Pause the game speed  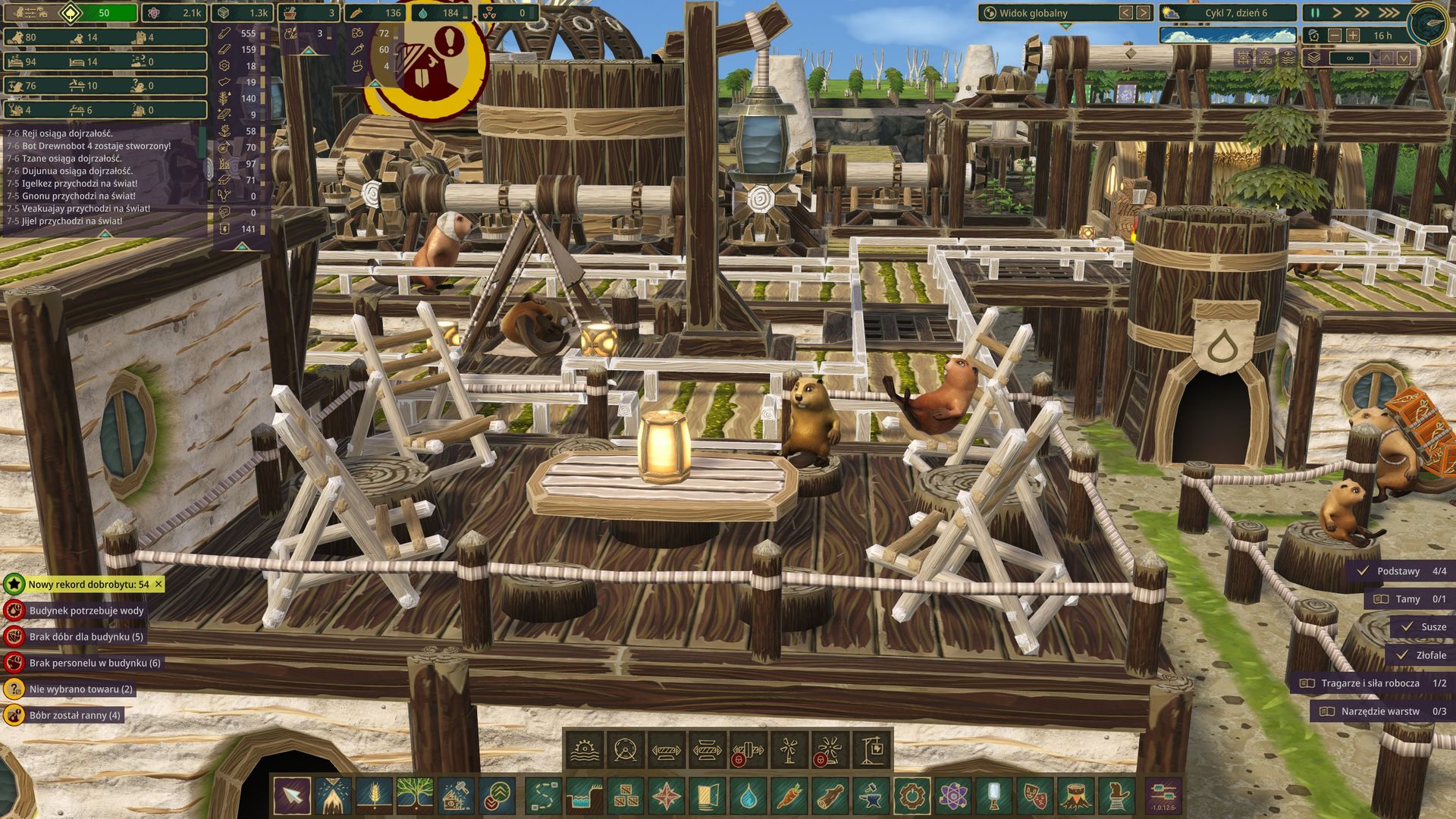[x=1315, y=13]
